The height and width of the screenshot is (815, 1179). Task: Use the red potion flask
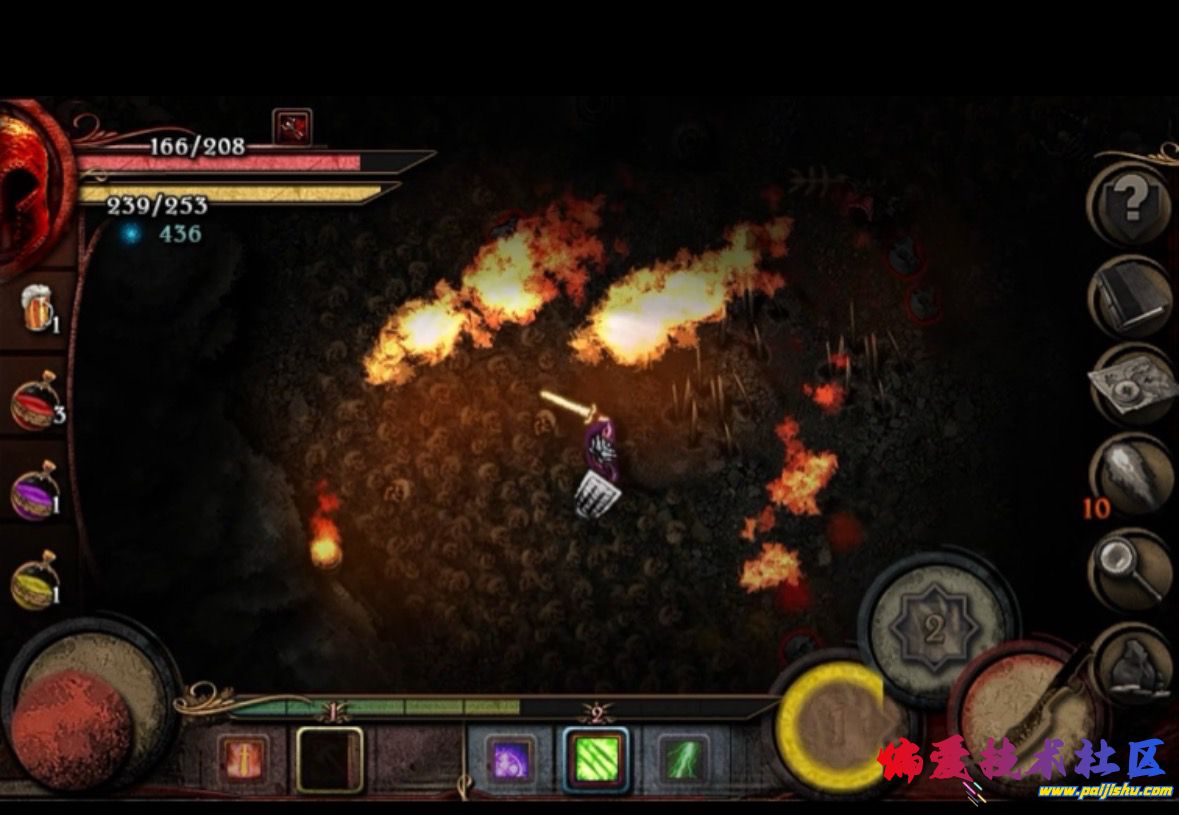coord(36,402)
